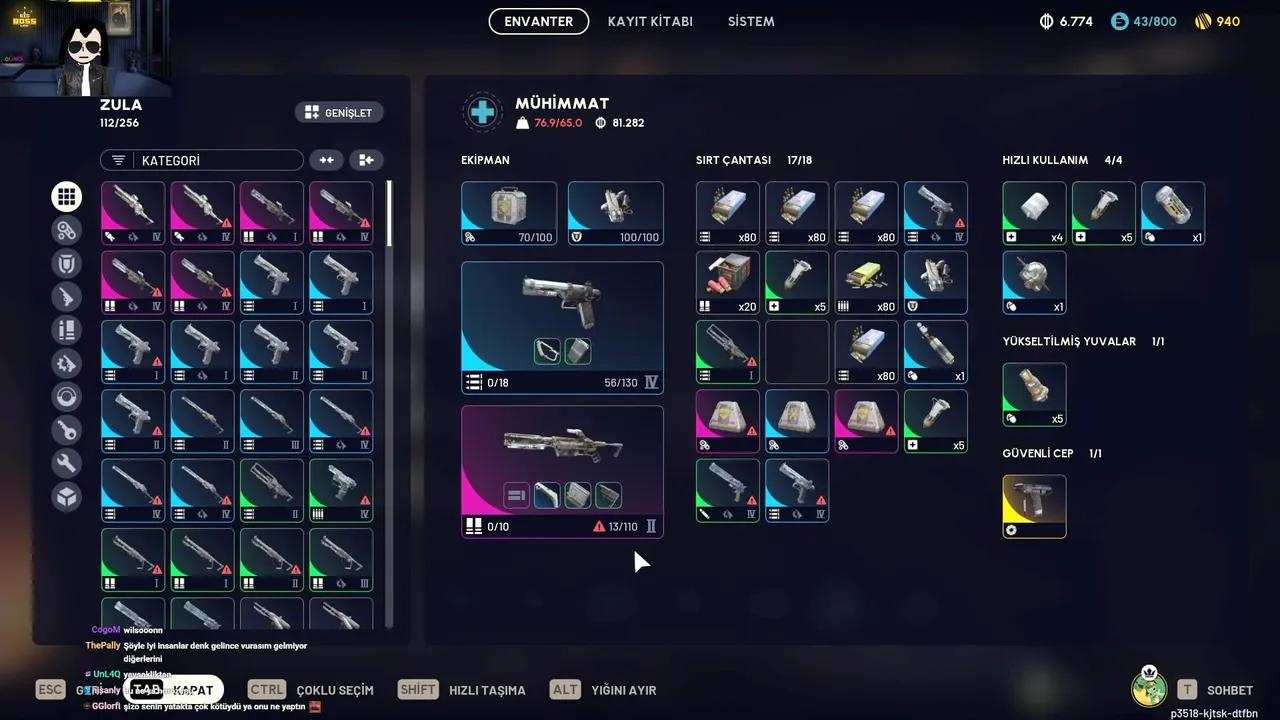This screenshot has width=1280, height=720.
Task: Open the Sohbet chat button
Action: click(x=1216, y=690)
